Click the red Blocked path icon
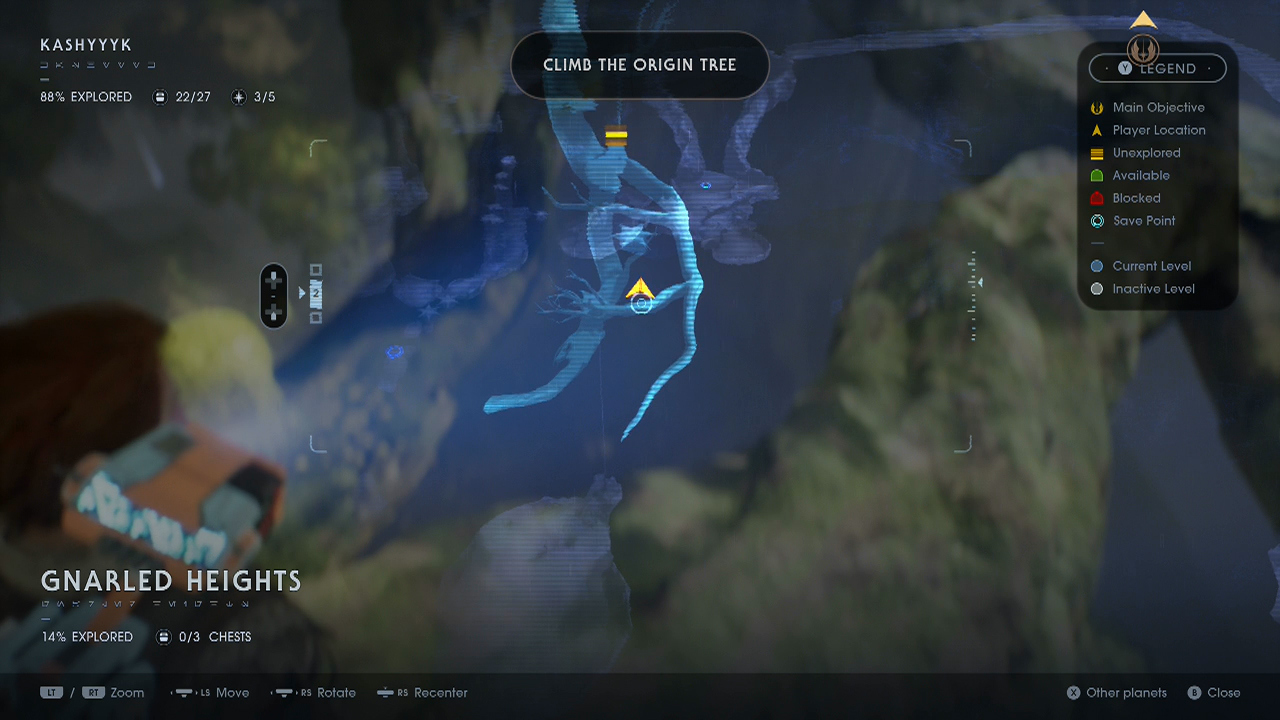Screen dimensions: 1280x720 (x=1096, y=198)
